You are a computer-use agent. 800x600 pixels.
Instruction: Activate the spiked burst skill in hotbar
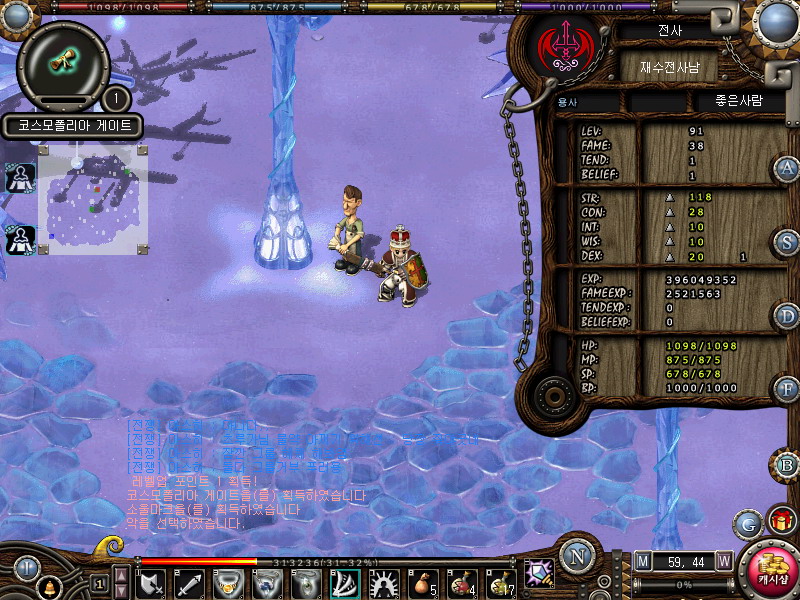pyautogui.click(x=382, y=582)
